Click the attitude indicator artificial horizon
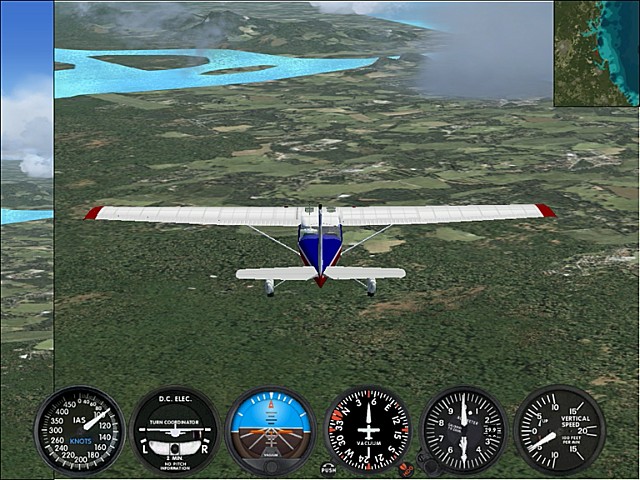Screen dimensions: 640x480 (270, 430)
